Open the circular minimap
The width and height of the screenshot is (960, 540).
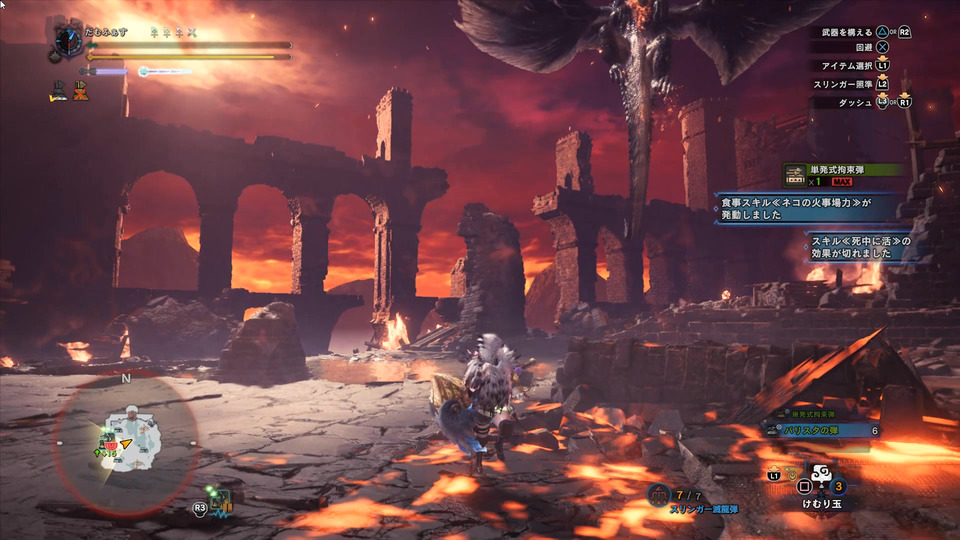pyautogui.click(x=126, y=443)
